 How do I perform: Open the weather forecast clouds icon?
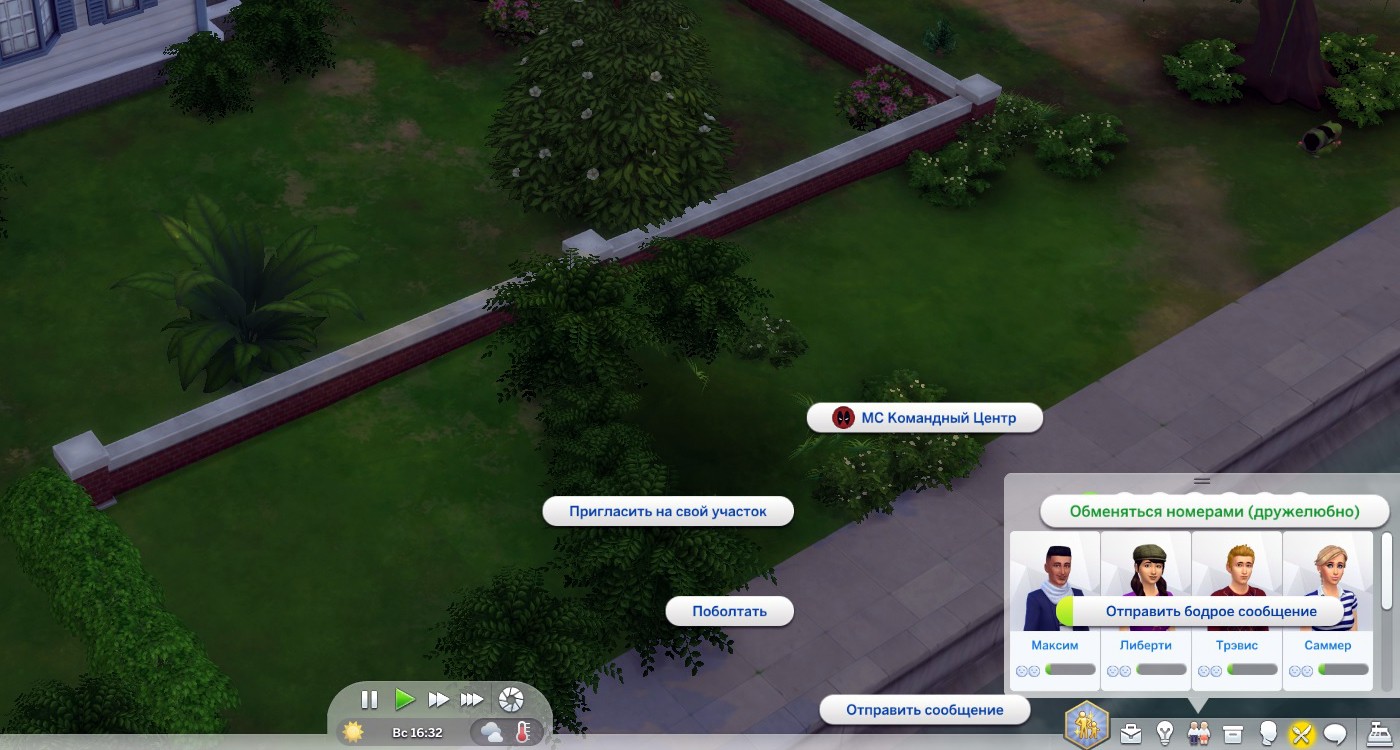[492, 732]
